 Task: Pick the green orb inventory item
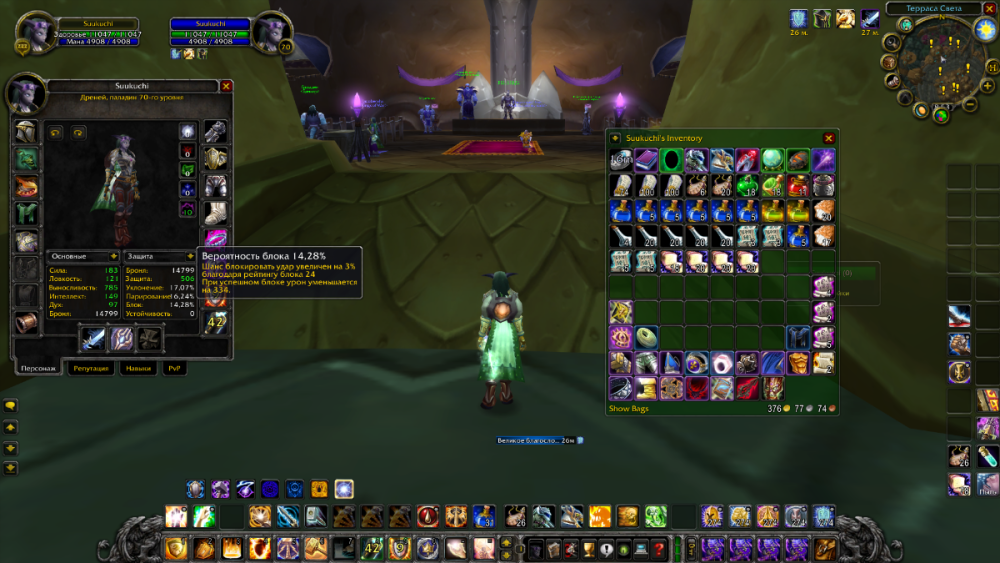coord(772,160)
